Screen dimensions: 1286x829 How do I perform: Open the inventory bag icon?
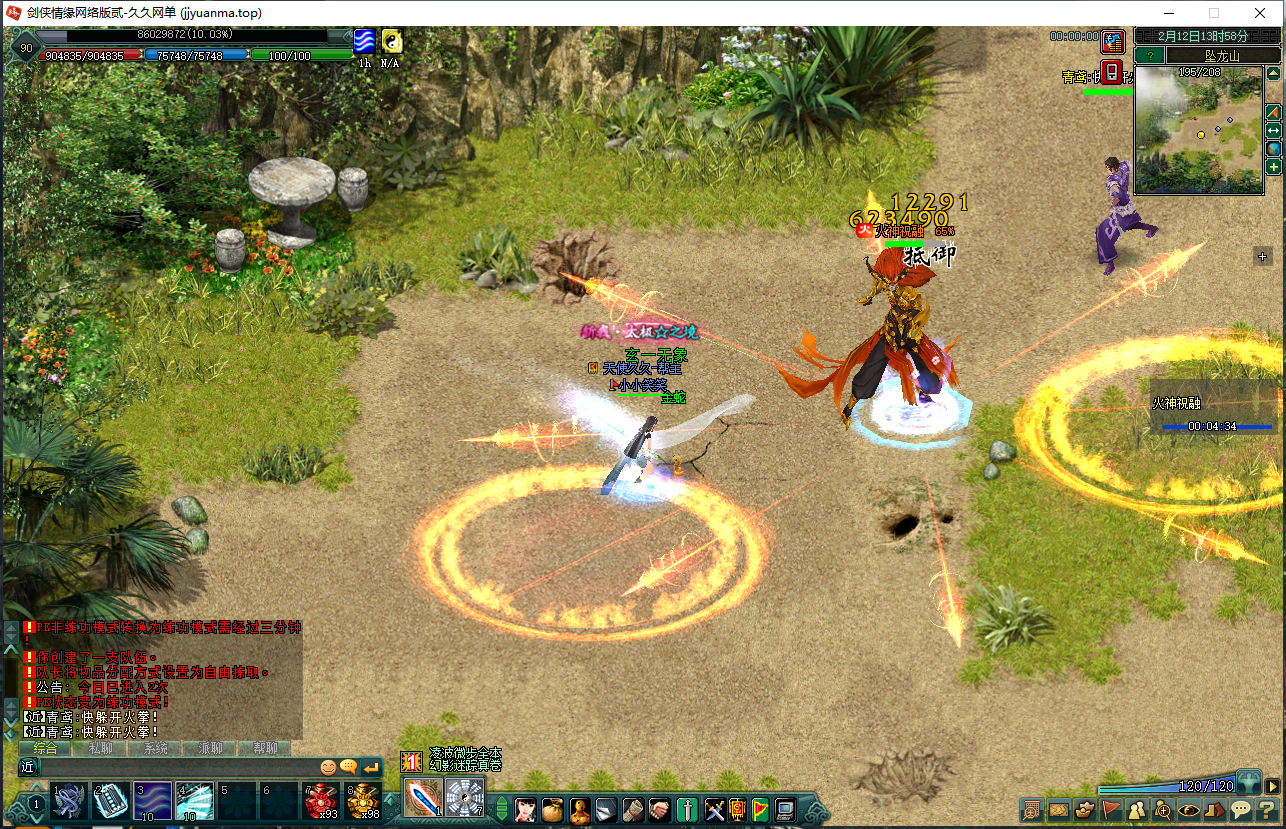click(x=552, y=808)
